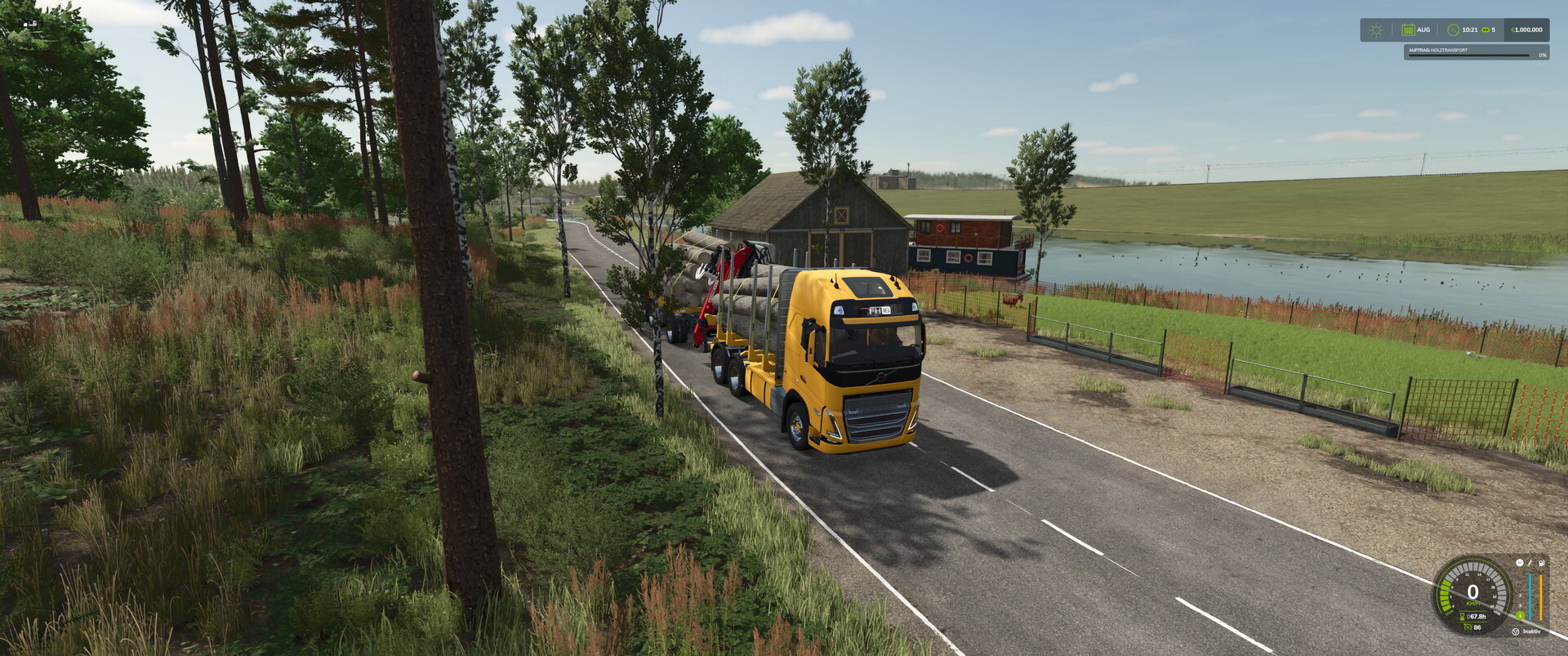Open the calendar icon showing AUG
The width and height of the screenshot is (1568, 656).
coord(1408,30)
